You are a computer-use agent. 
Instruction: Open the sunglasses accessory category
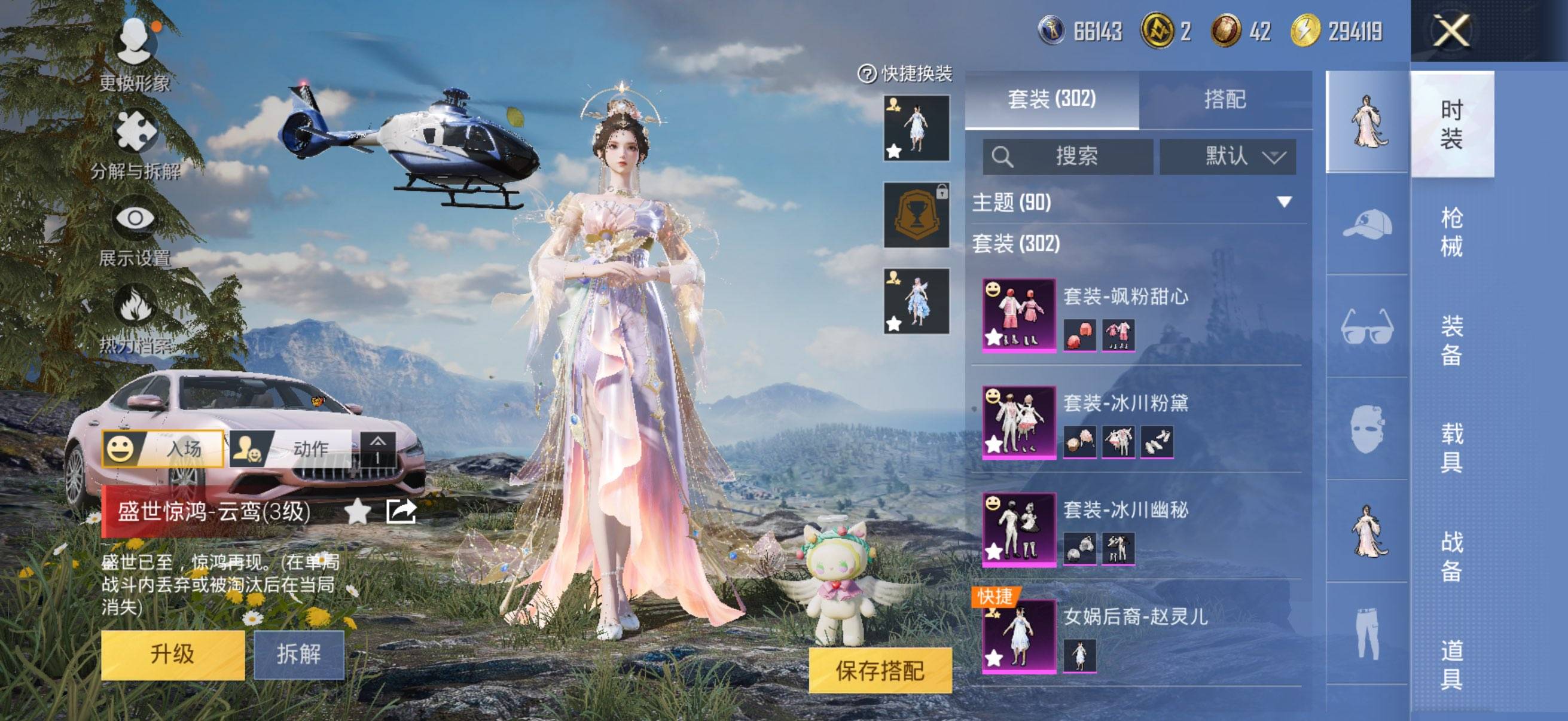tap(1366, 326)
